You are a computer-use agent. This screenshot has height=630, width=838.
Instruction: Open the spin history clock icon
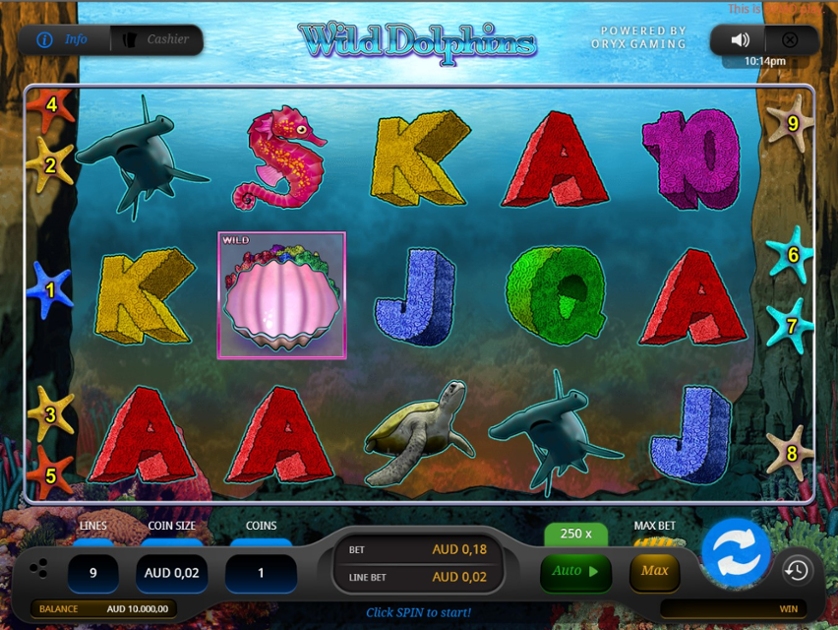coord(796,570)
